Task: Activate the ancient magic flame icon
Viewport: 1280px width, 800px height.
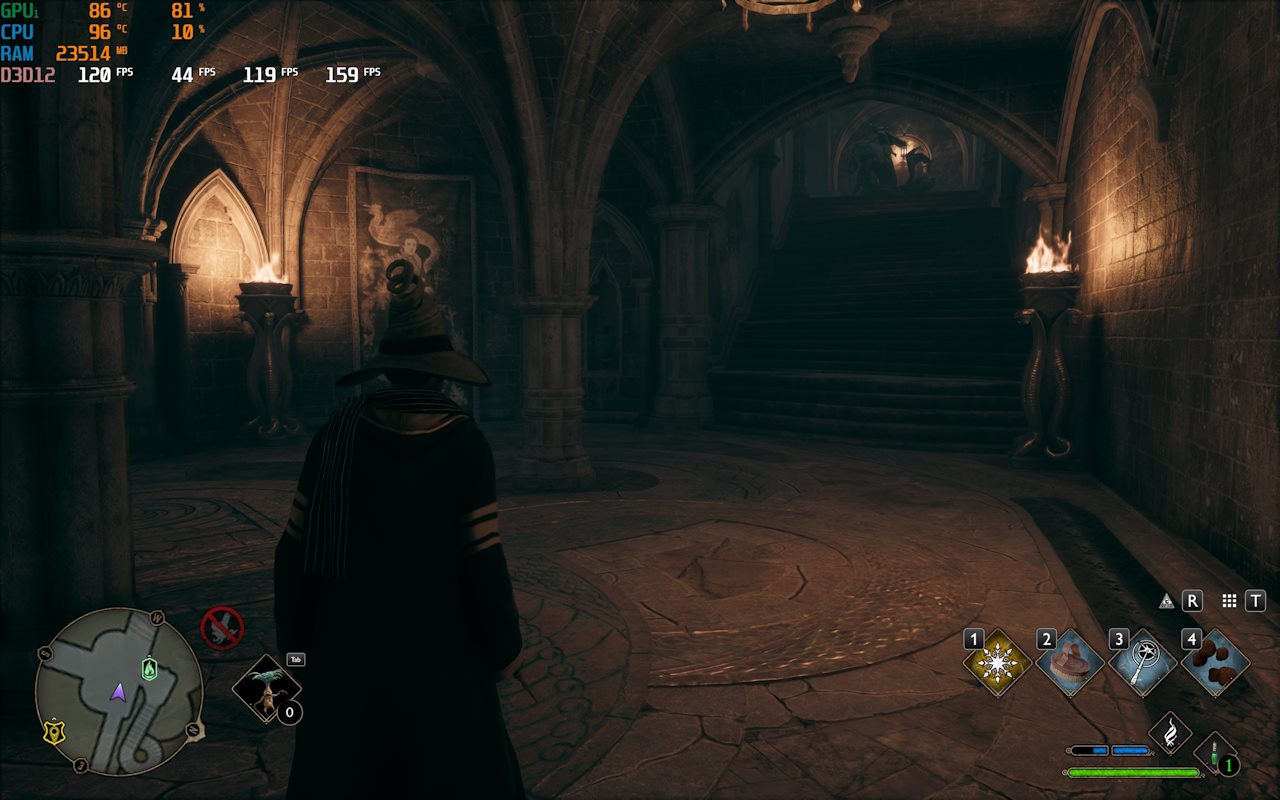Action: pyautogui.click(x=1167, y=733)
